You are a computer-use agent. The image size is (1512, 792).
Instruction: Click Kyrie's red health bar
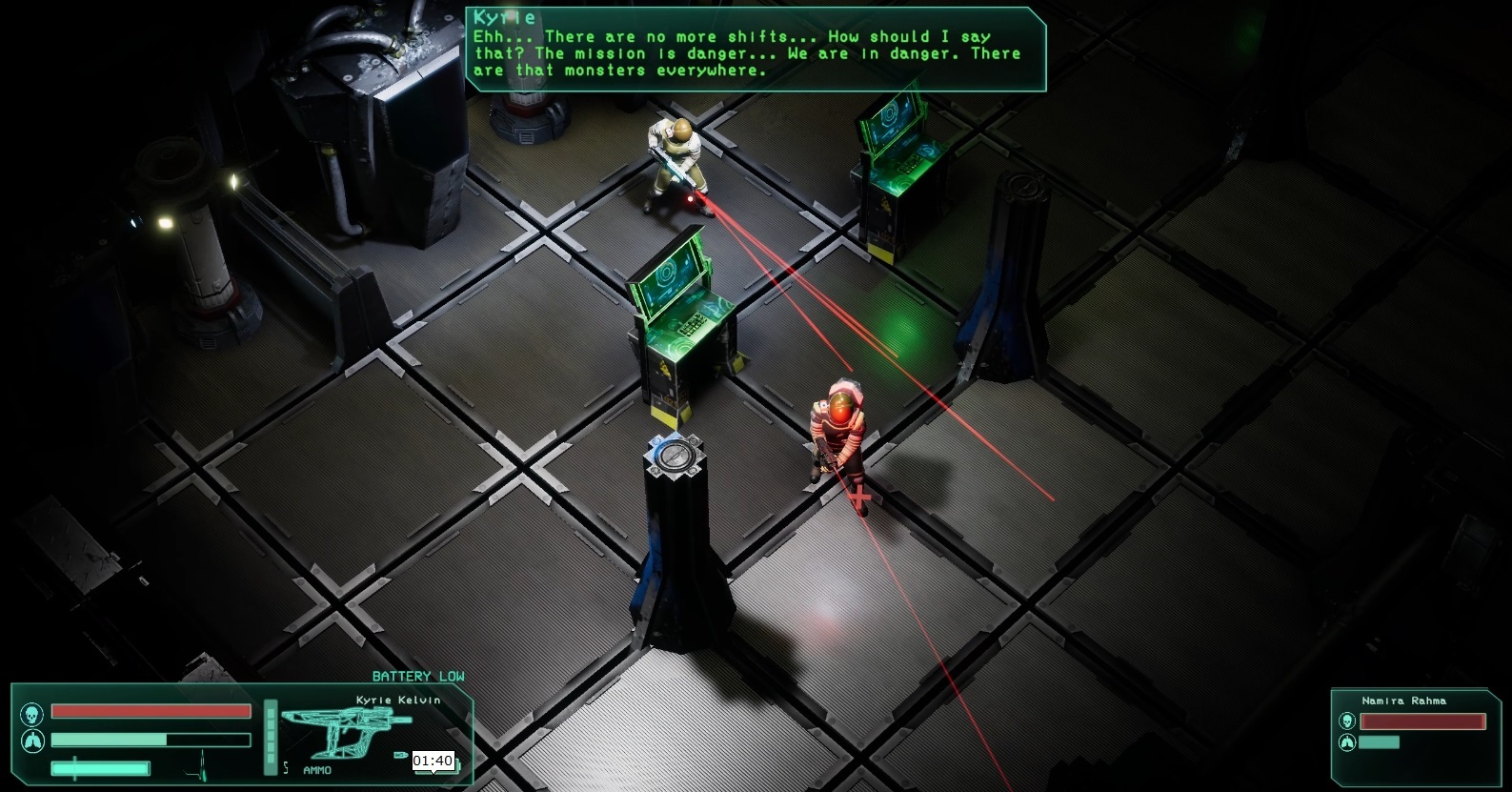[151, 711]
